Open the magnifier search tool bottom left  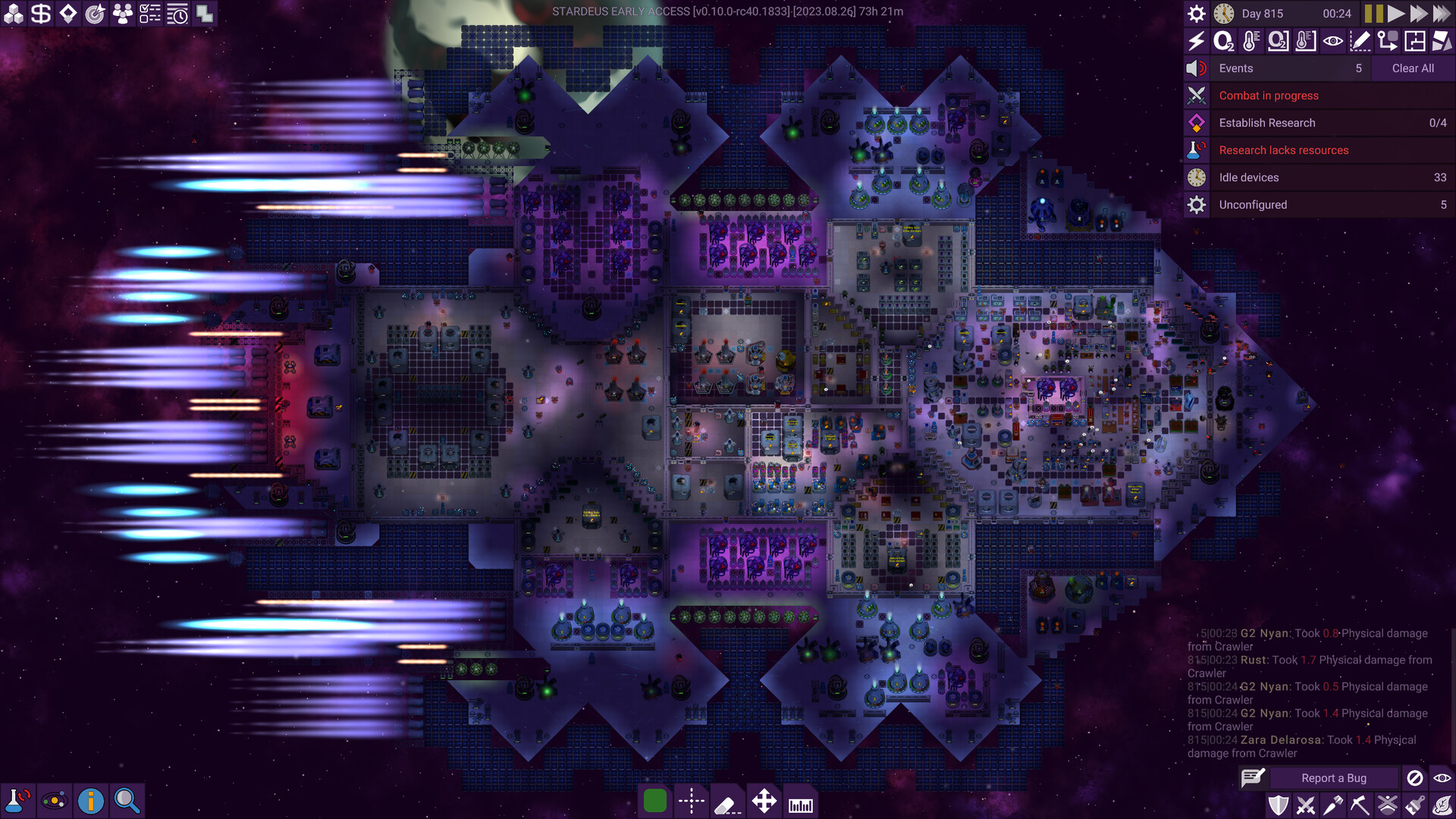(x=126, y=800)
